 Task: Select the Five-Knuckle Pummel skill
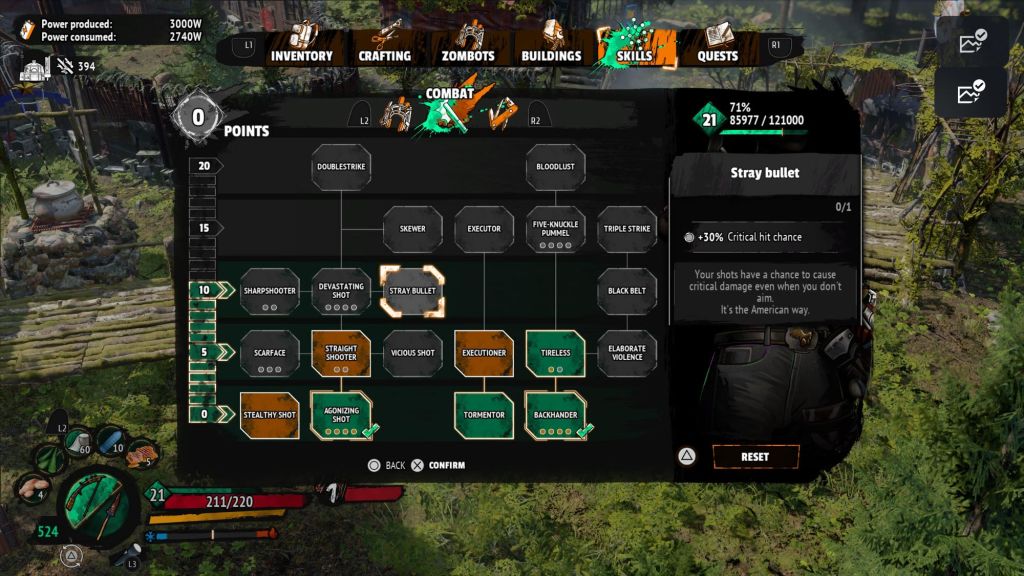tap(555, 229)
